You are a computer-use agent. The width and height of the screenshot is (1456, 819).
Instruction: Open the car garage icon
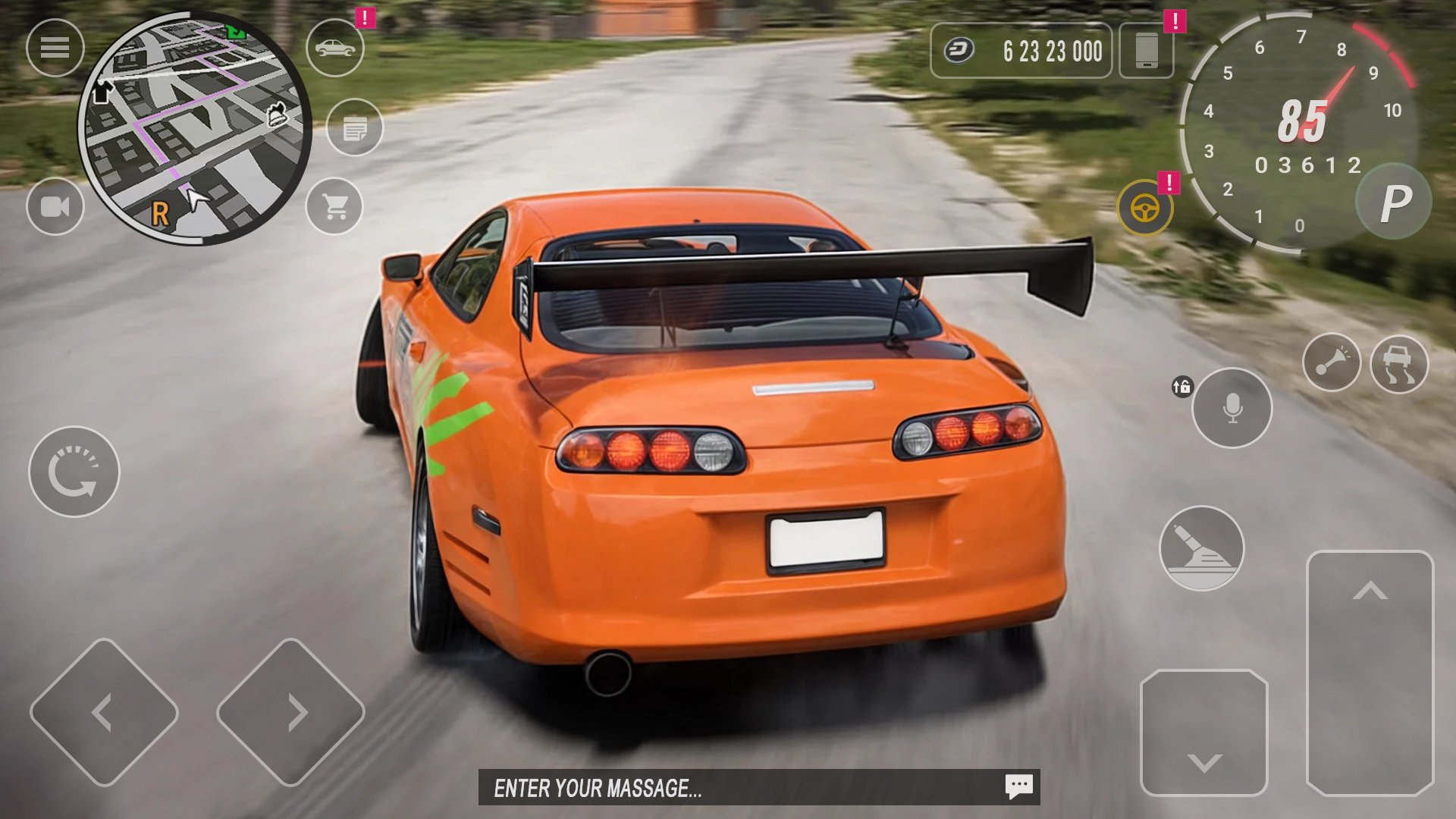click(x=335, y=48)
